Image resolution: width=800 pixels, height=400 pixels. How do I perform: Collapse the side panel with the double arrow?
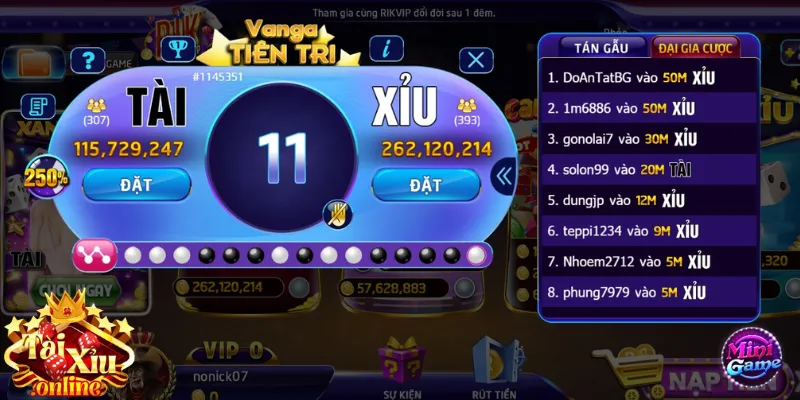pyautogui.click(x=505, y=177)
